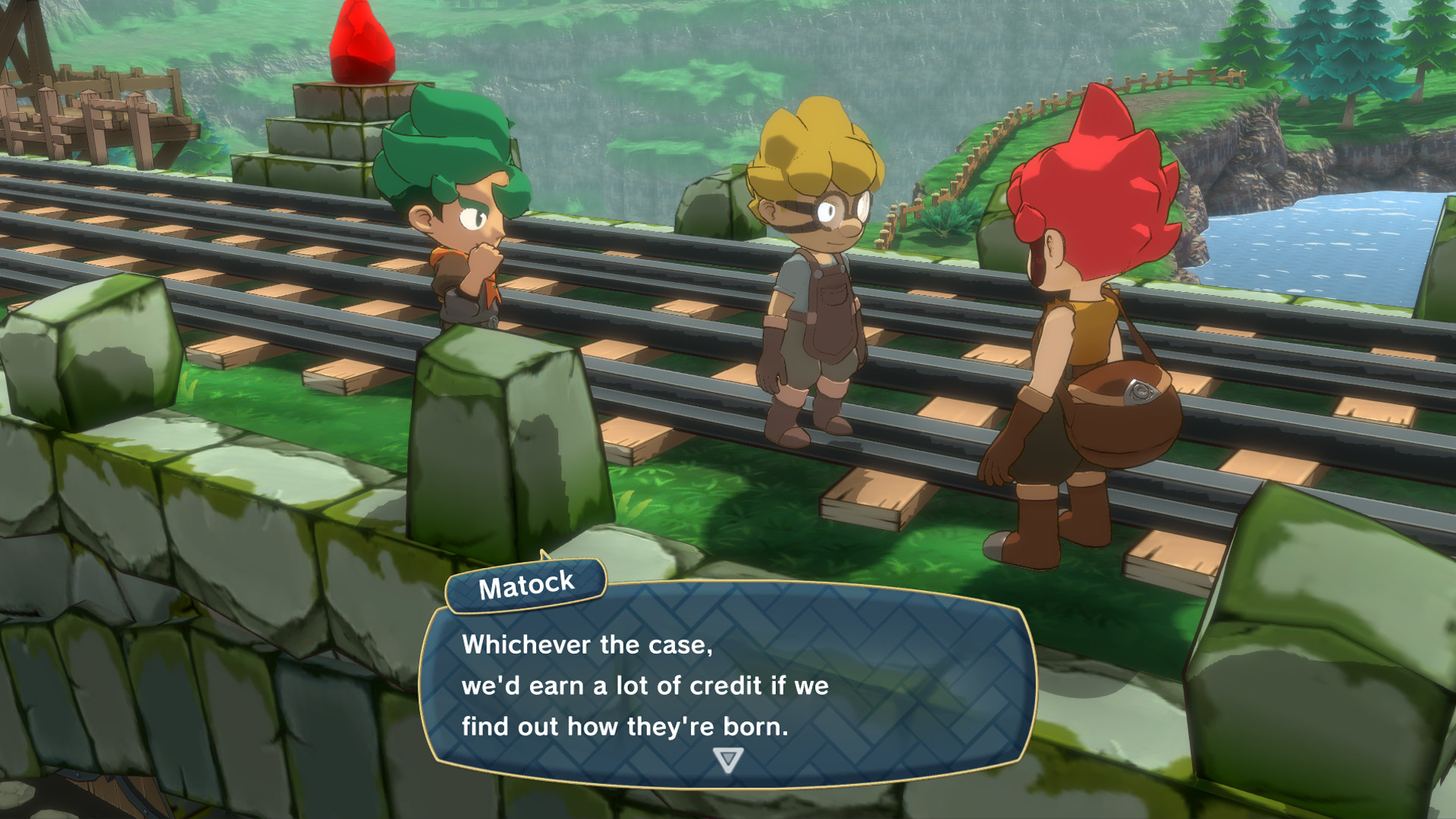The height and width of the screenshot is (819, 1456).
Task: Click the Matock name plate
Action: [526, 584]
